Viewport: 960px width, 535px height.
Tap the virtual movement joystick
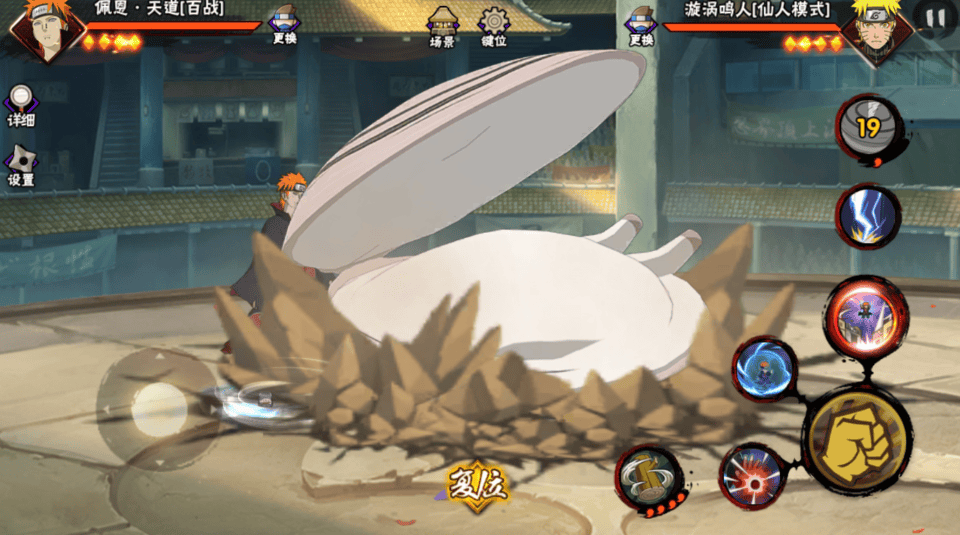[x=156, y=407]
